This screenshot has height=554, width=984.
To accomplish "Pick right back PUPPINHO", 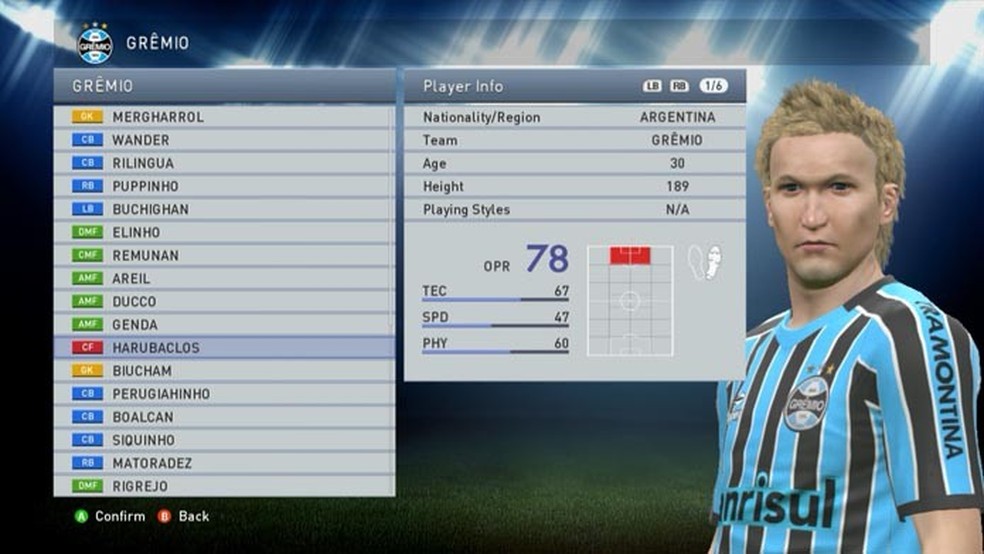I will (x=145, y=186).
